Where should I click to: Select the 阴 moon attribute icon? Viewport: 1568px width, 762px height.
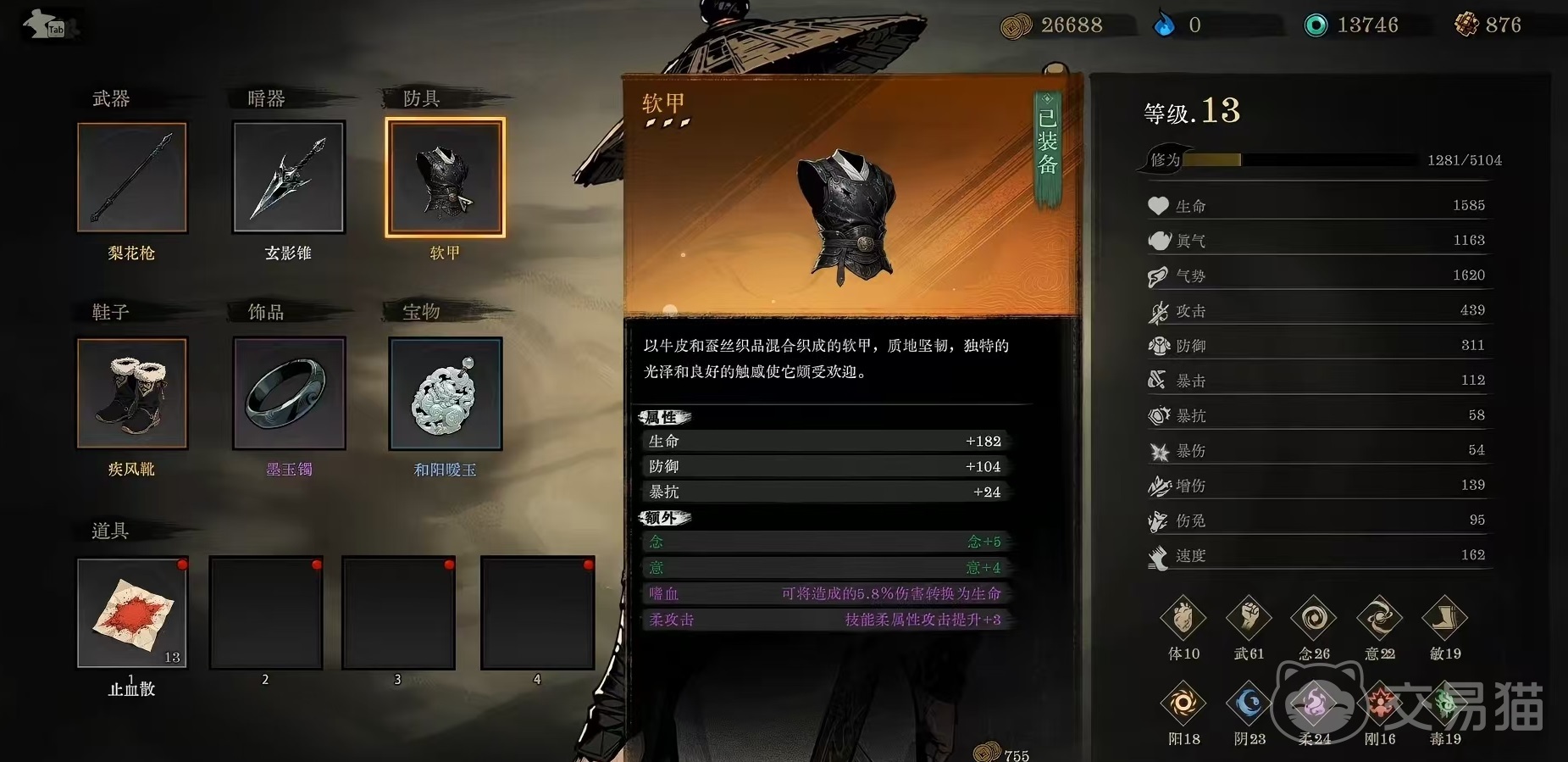[1249, 704]
